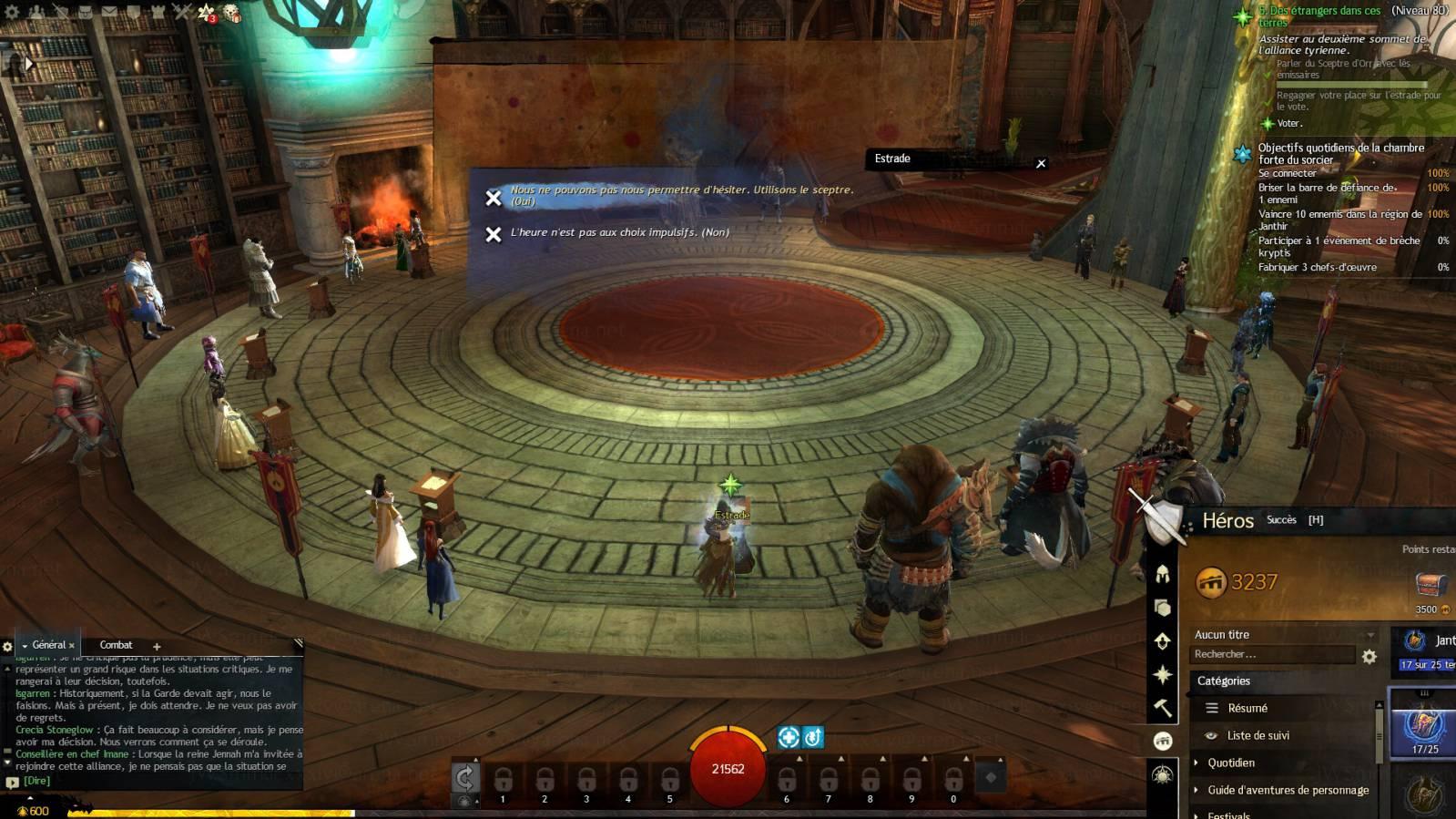Open the inventory bag icon
The image size is (1456, 819).
[x=85, y=13]
